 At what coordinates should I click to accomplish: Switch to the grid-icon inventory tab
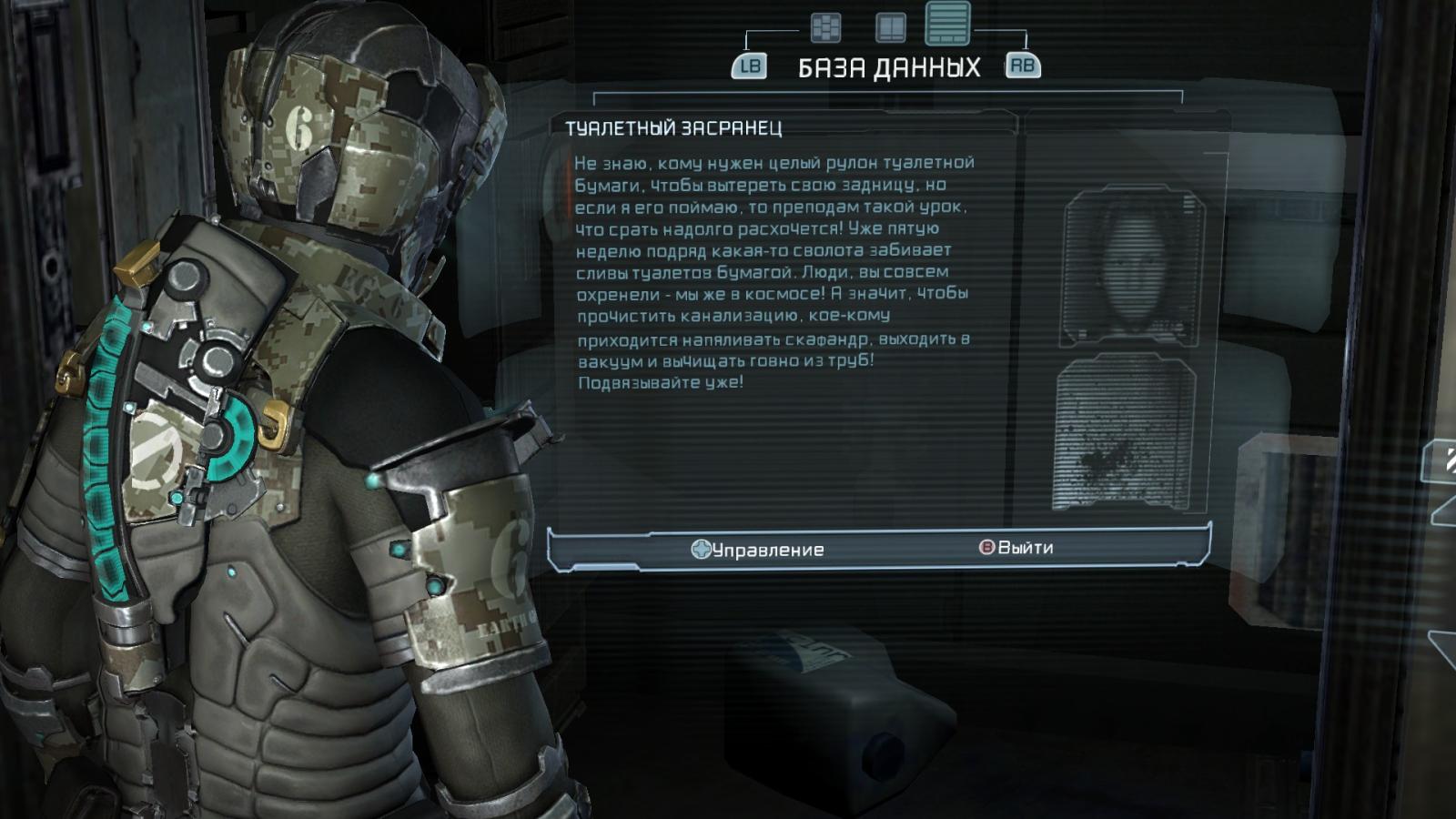pyautogui.click(x=825, y=28)
